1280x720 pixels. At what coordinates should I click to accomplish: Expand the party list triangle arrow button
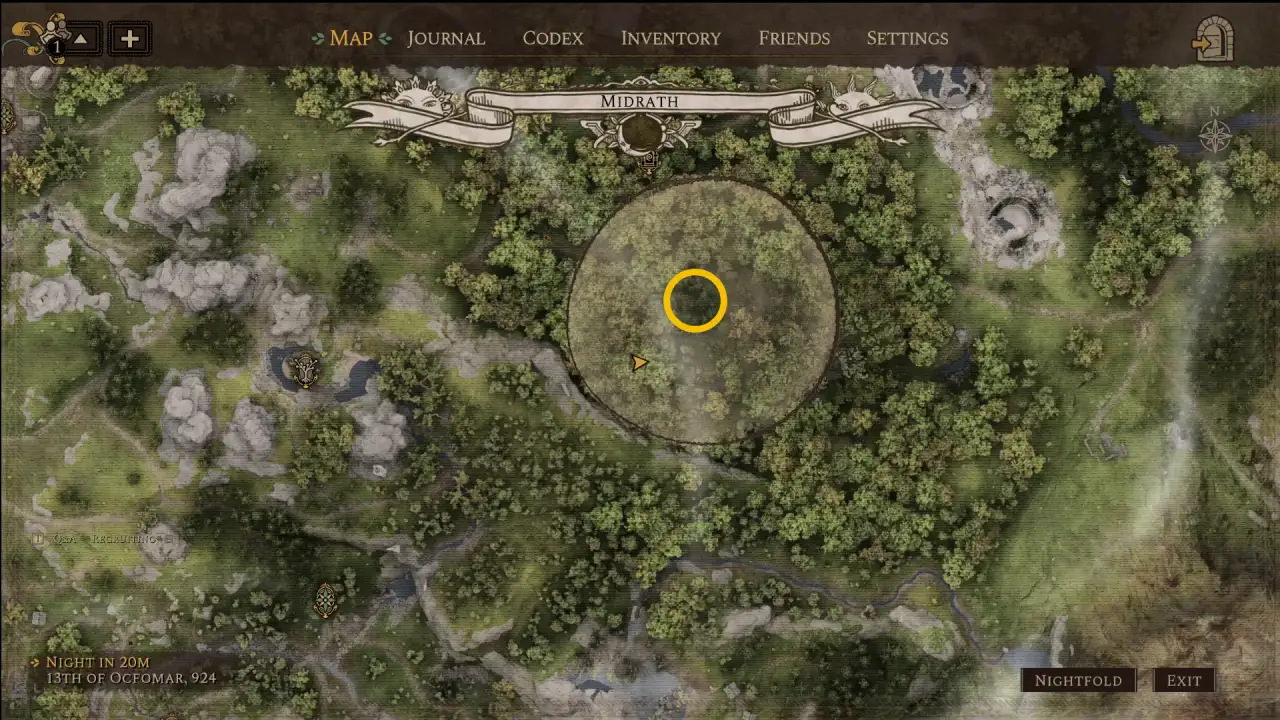82,40
